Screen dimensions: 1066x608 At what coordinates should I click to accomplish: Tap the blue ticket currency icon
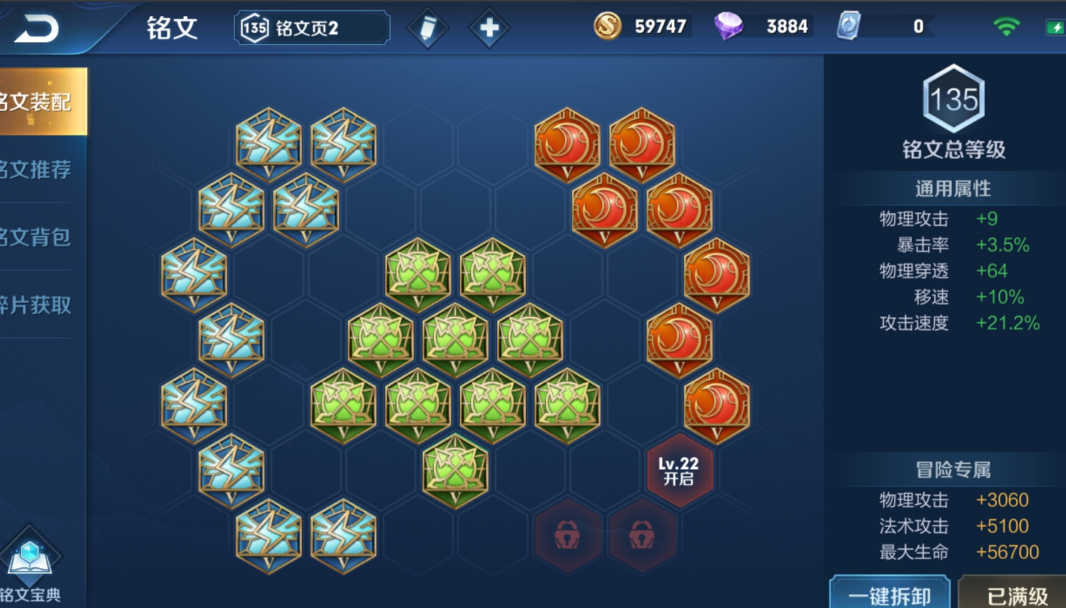click(x=849, y=27)
